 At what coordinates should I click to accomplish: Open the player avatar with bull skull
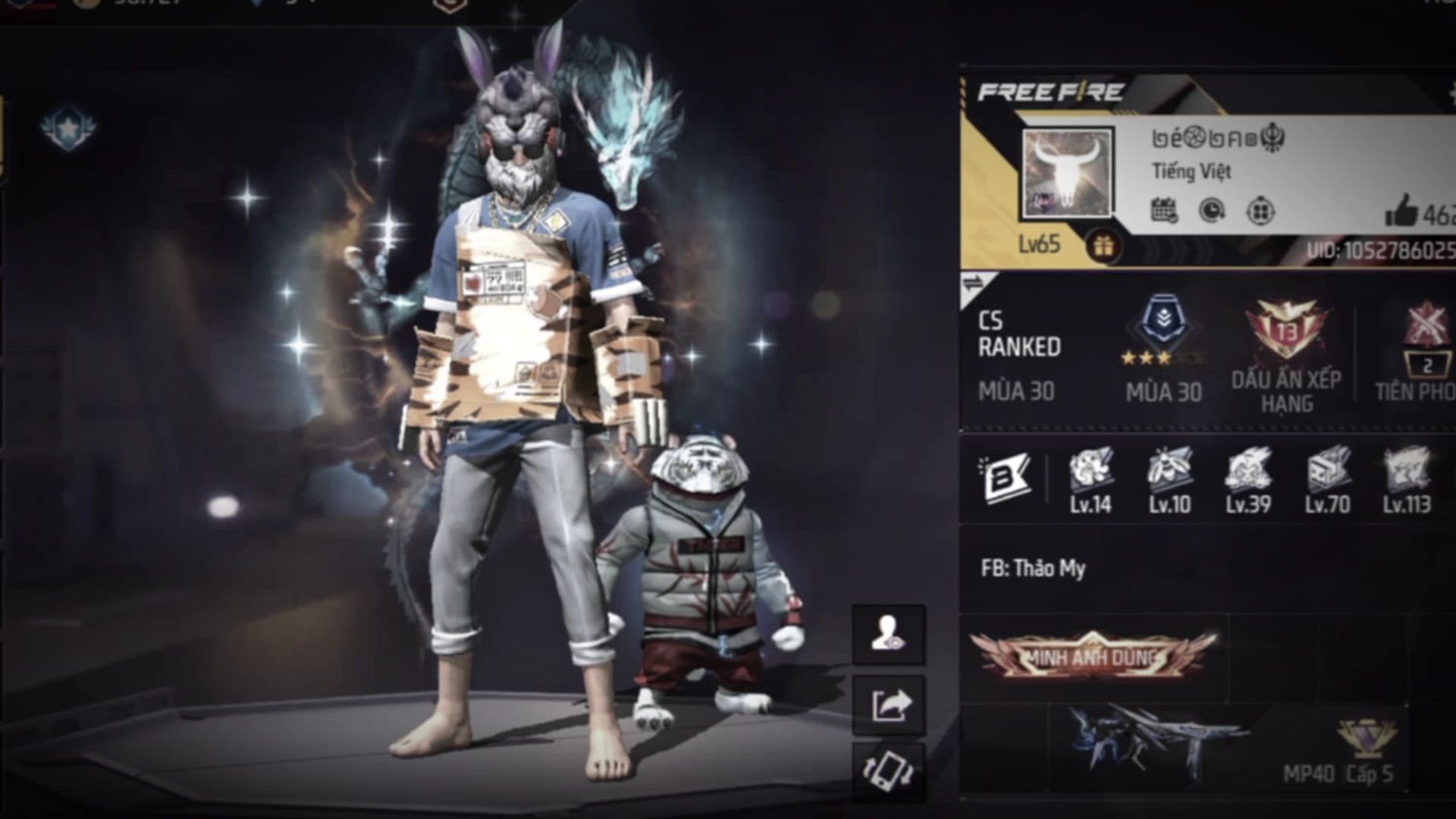(x=1068, y=173)
